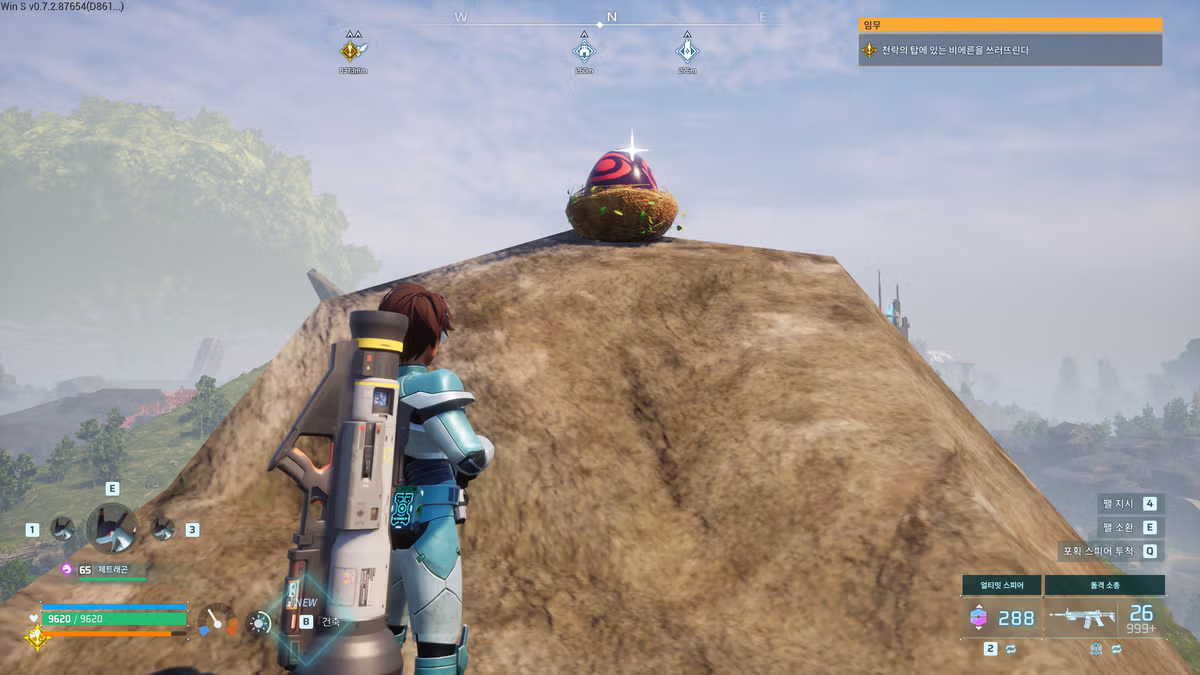
Task: Click the day-night sun indicator
Action: (x=260, y=622)
